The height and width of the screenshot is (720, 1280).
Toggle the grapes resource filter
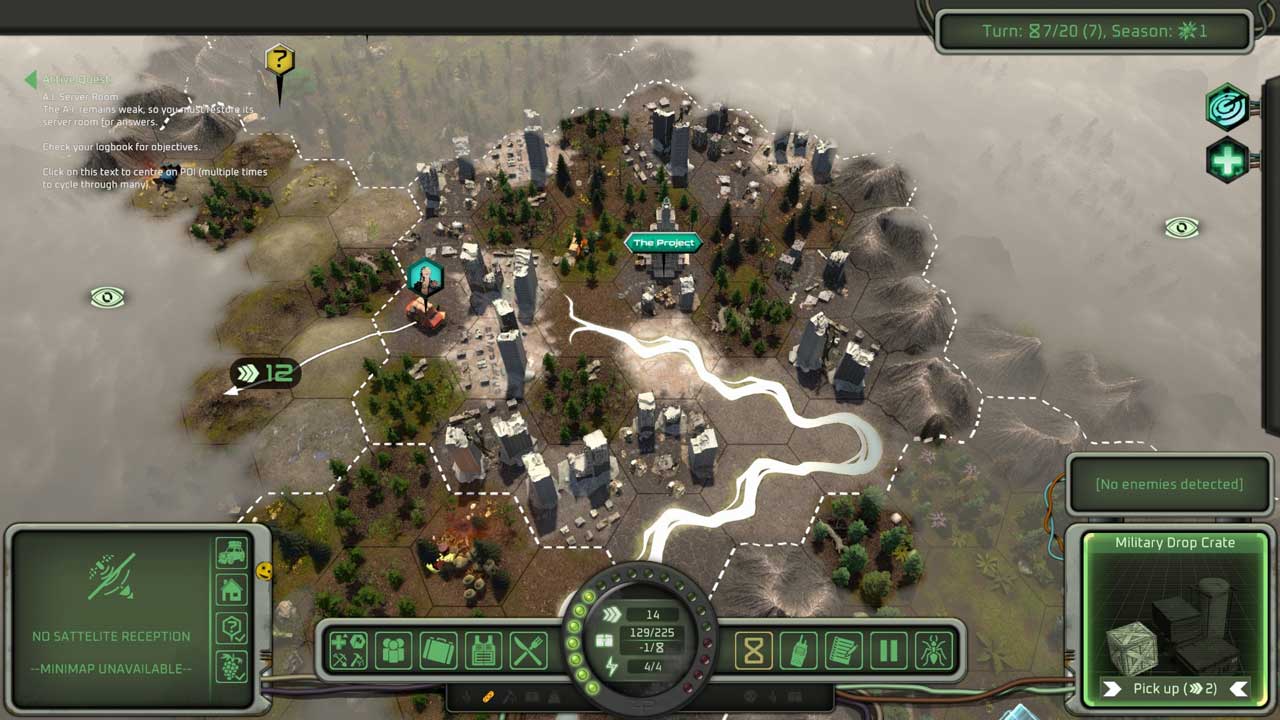click(231, 666)
